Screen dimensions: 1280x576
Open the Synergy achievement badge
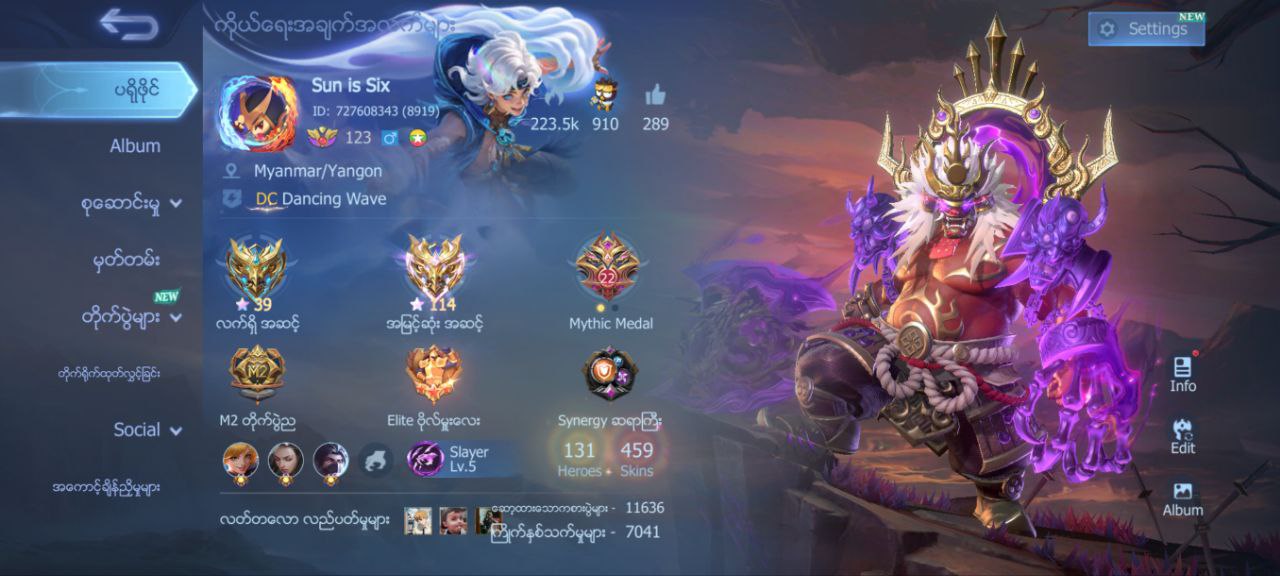[x=610, y=373]
